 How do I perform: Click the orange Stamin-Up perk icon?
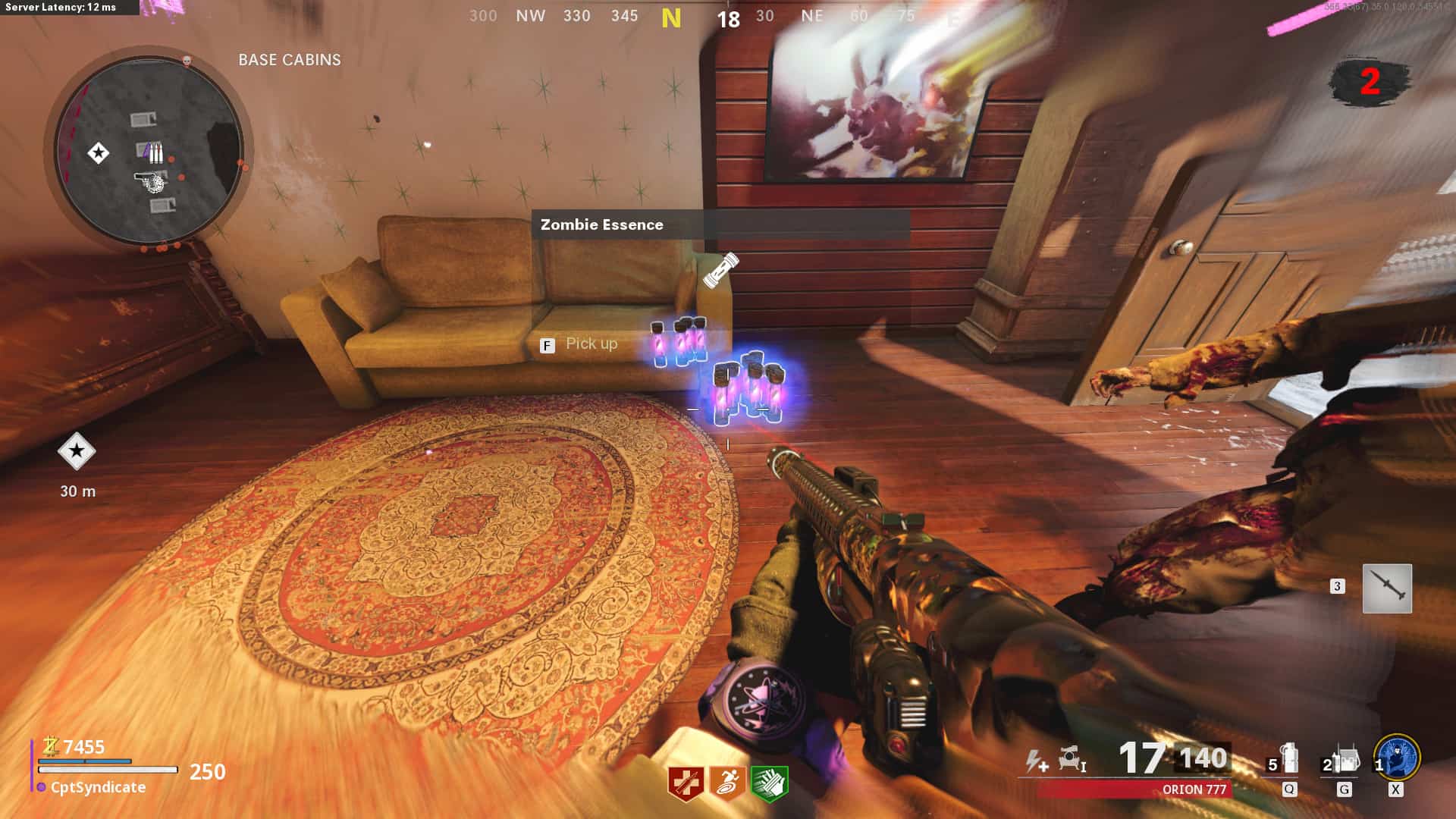pyautogui.click(x=727, y=783)
